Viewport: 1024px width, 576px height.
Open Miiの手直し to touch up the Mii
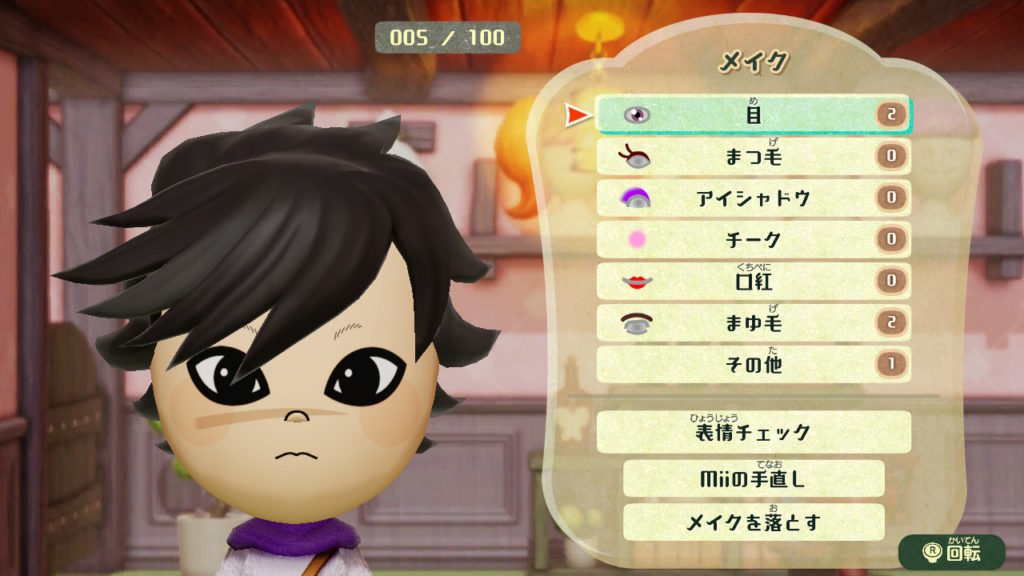753,479
